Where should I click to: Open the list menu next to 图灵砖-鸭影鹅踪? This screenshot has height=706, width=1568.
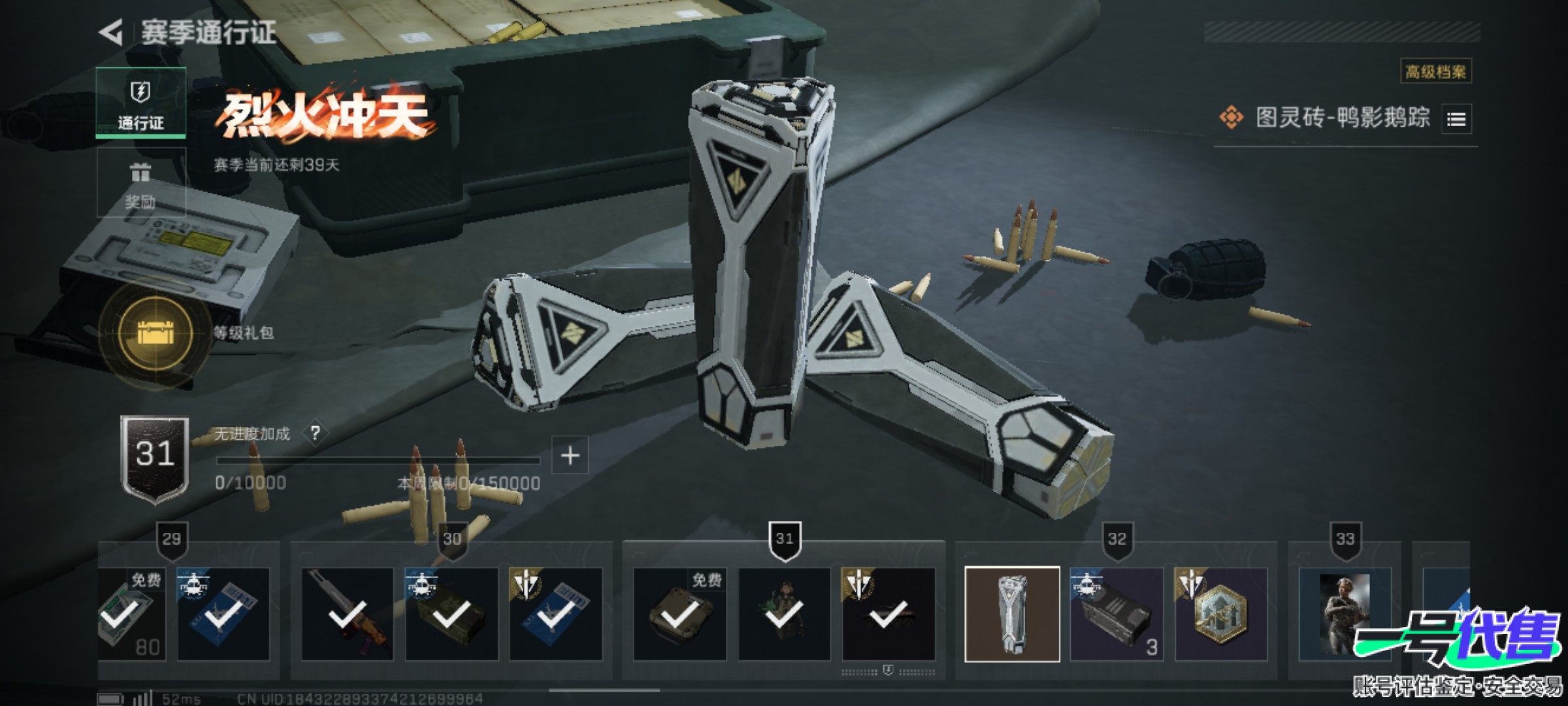click(1456, 120)
